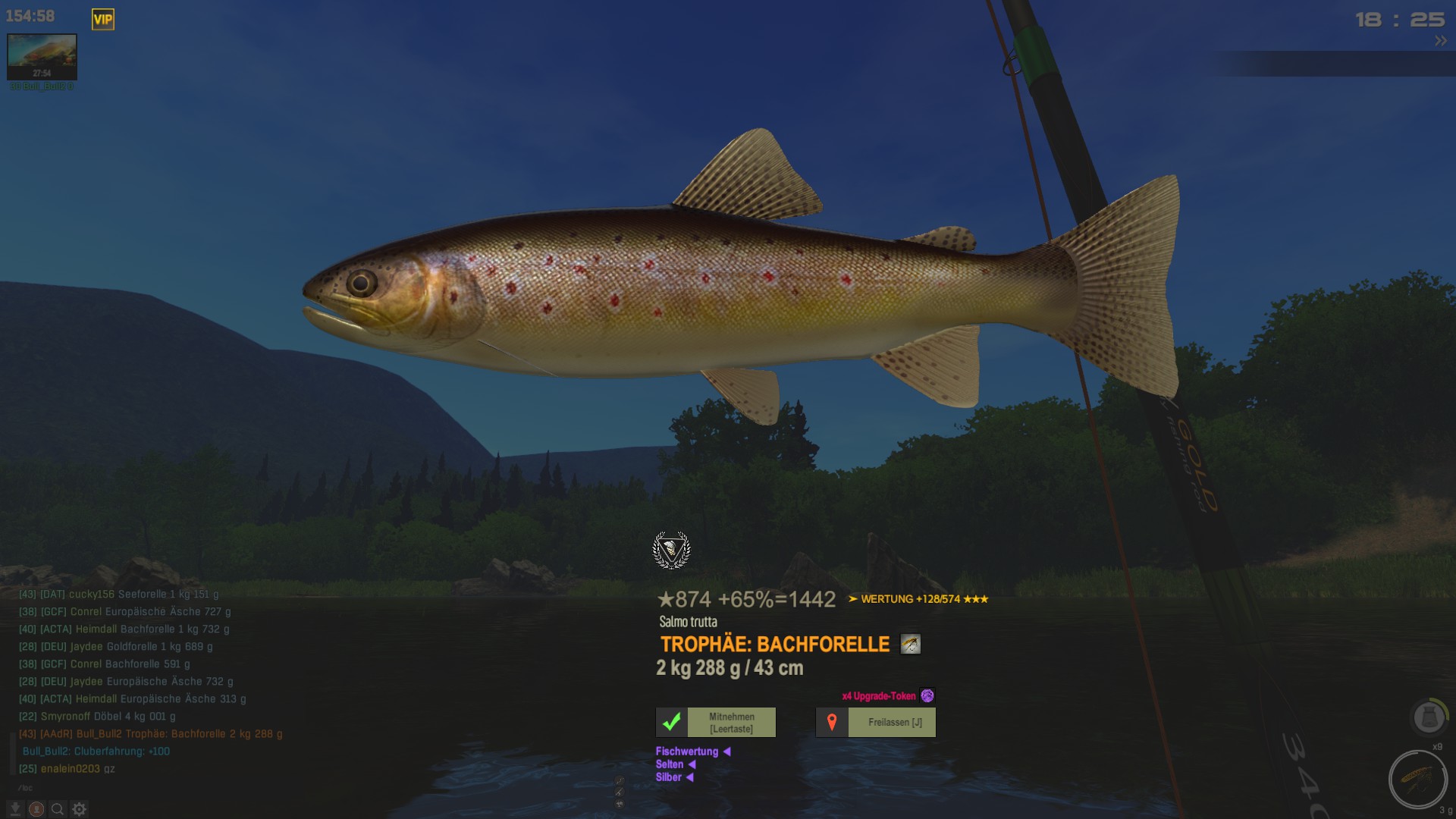Select the groundbait jar slot
Screen dimensions: 1456x819
[x=1429, y=717]
